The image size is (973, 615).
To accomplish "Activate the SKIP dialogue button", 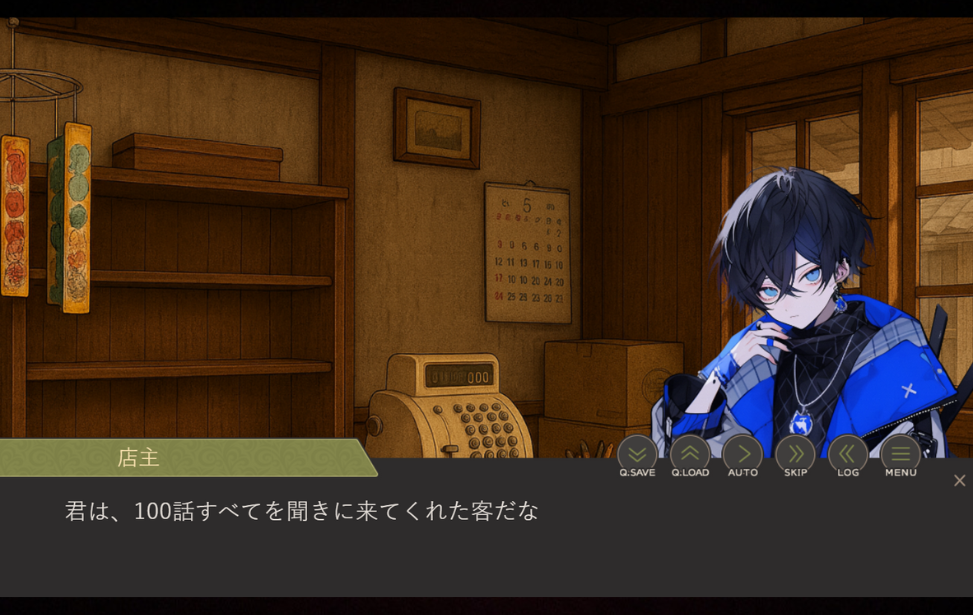I will click(x=795, y=455).
